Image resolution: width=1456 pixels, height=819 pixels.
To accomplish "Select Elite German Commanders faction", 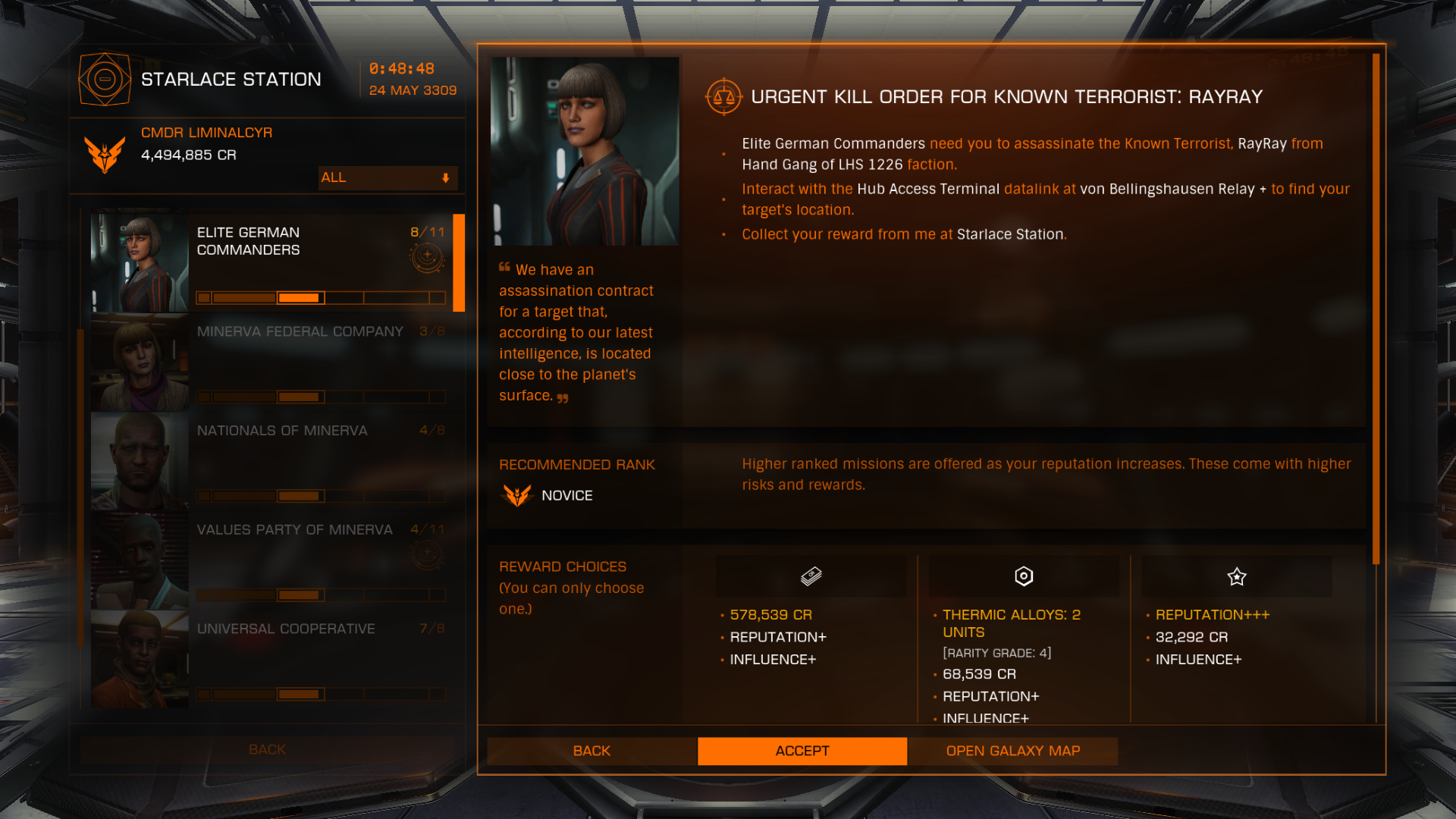I will point(273,262).
